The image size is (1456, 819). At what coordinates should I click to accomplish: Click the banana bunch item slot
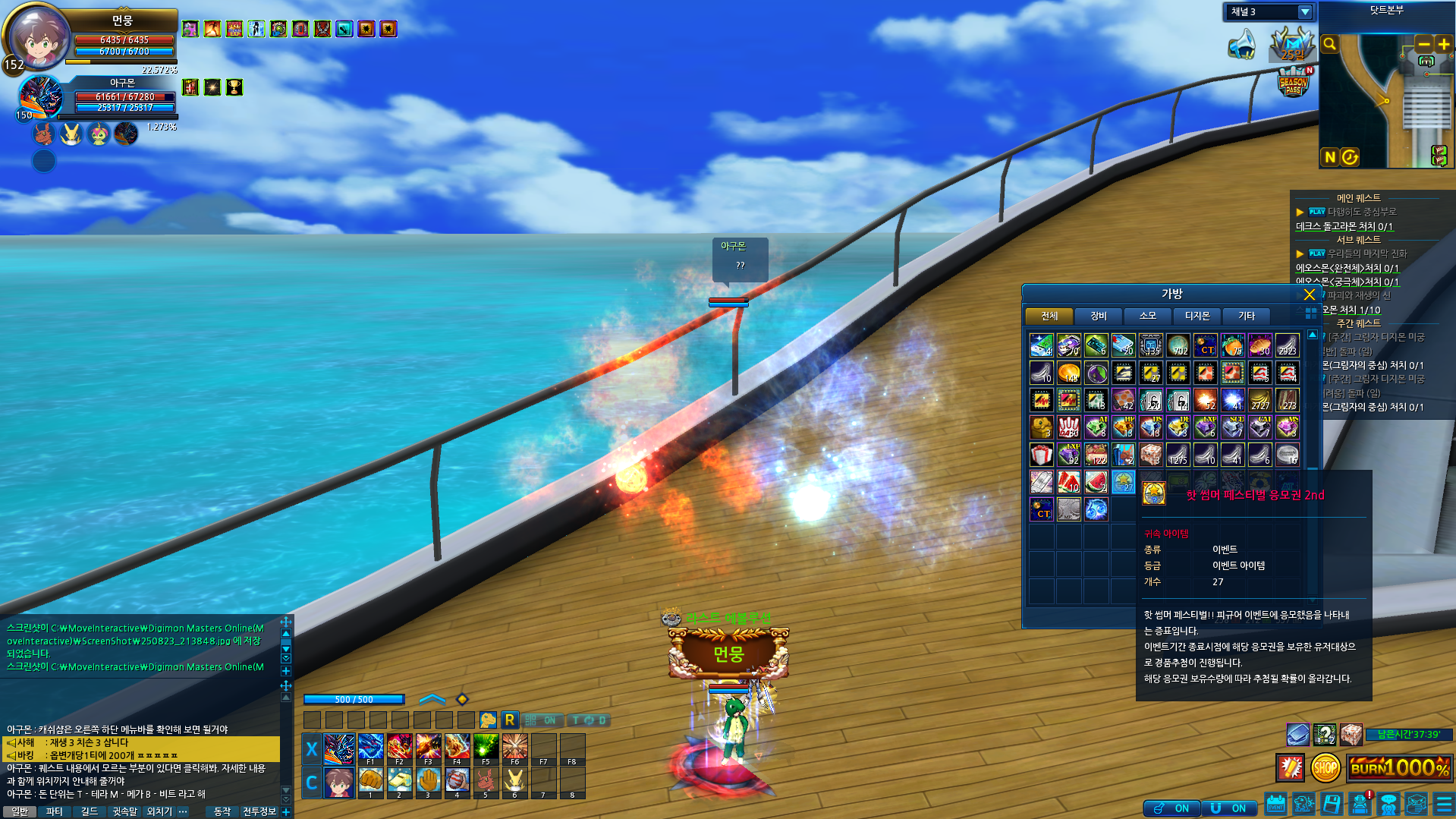1259,400
